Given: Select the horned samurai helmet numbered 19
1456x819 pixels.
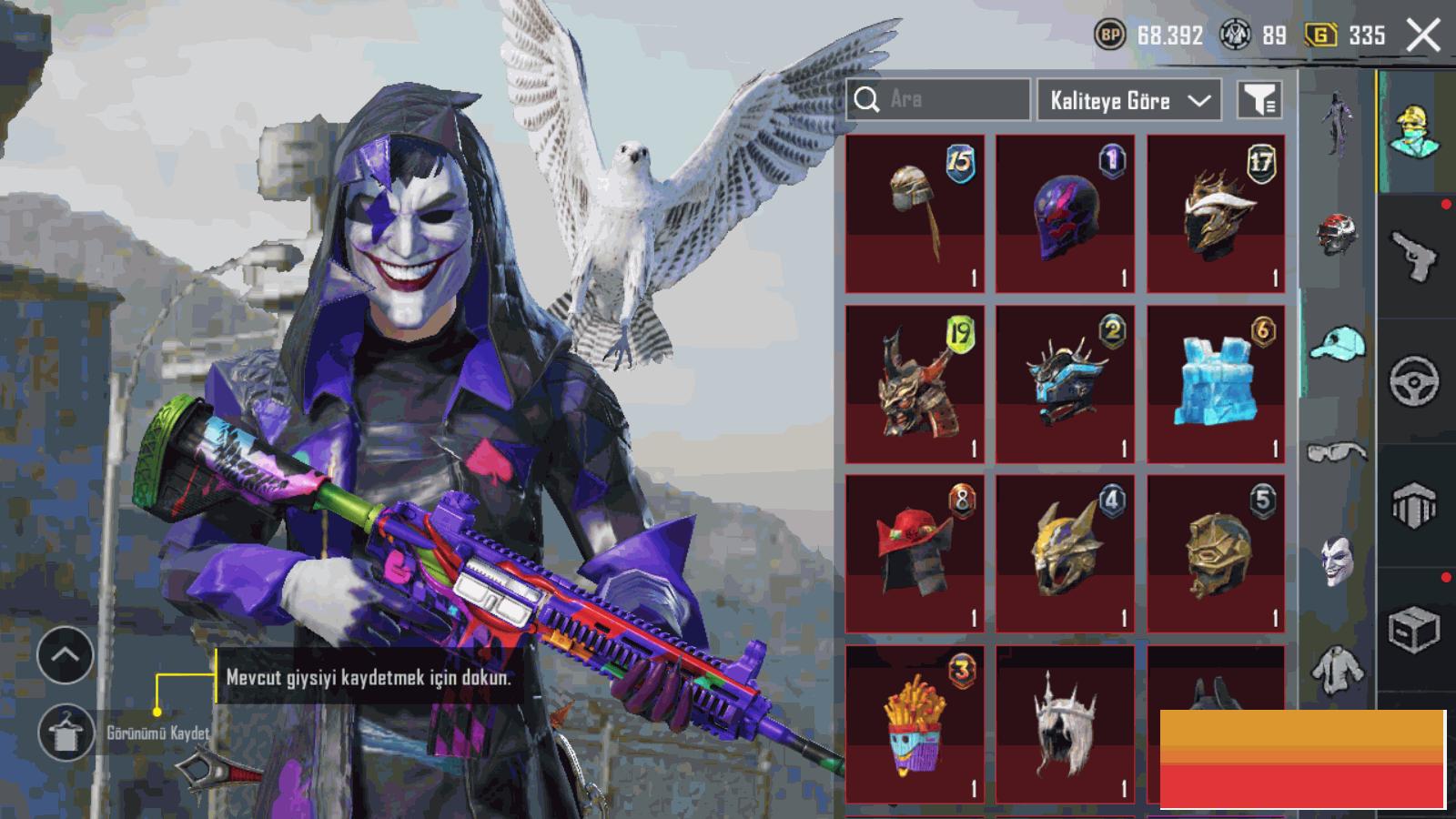Looking at the screenshot, I should 915,384.
